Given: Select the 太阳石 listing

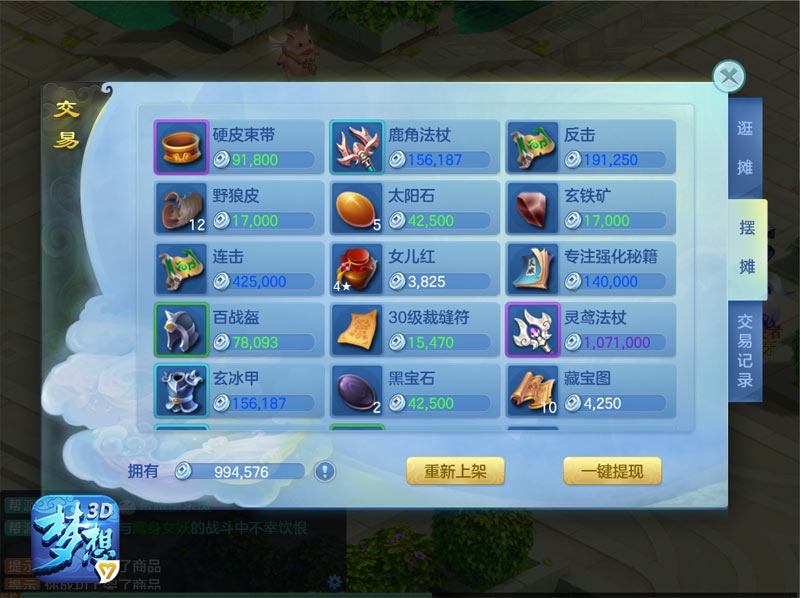Looking at the screenshot, I should click(415, 208).
